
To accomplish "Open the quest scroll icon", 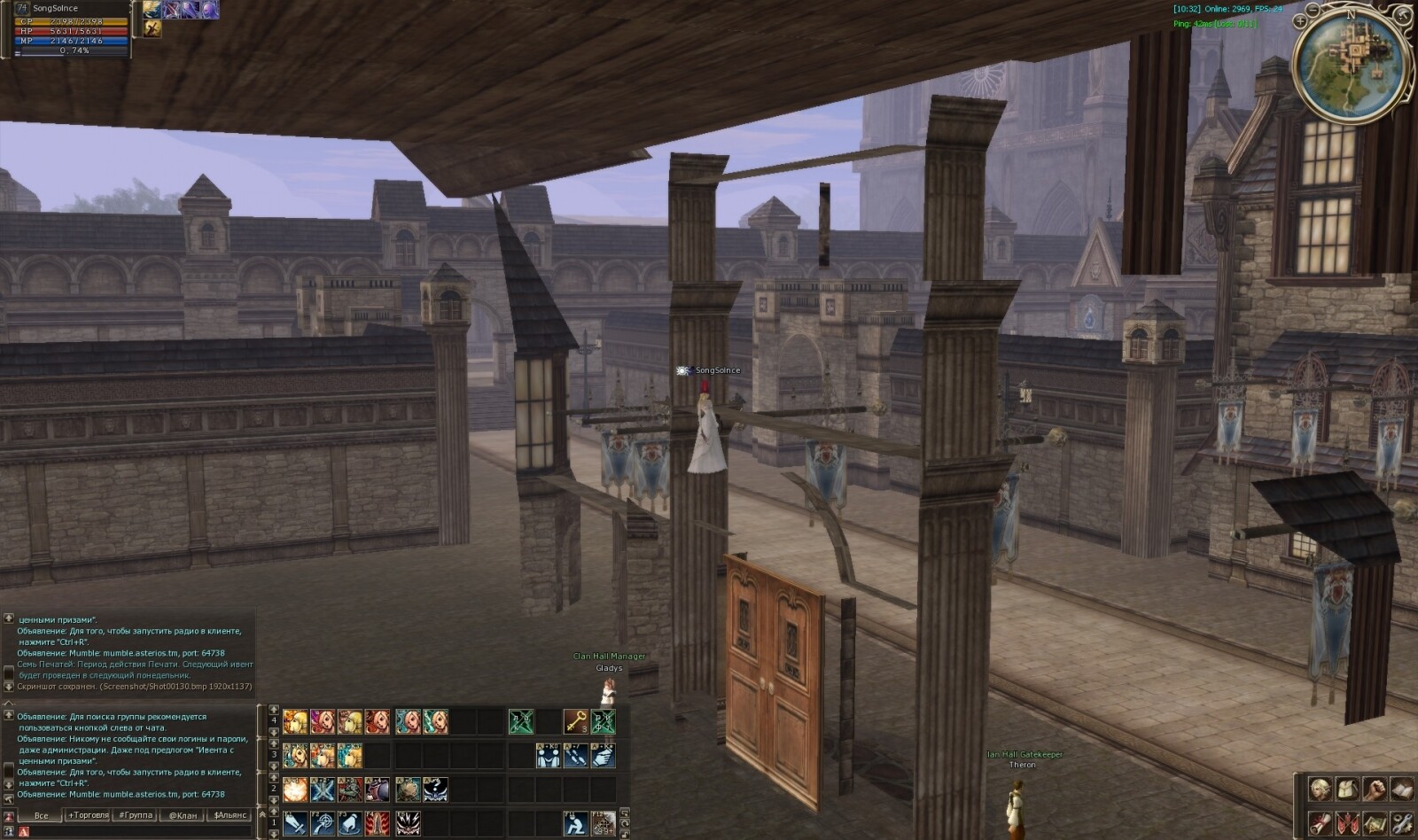I will 1321,822.
